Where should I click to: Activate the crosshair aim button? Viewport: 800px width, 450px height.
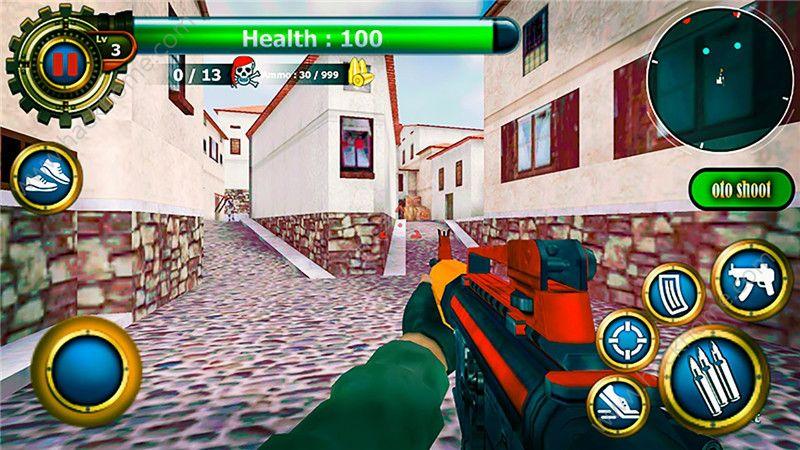627,340
